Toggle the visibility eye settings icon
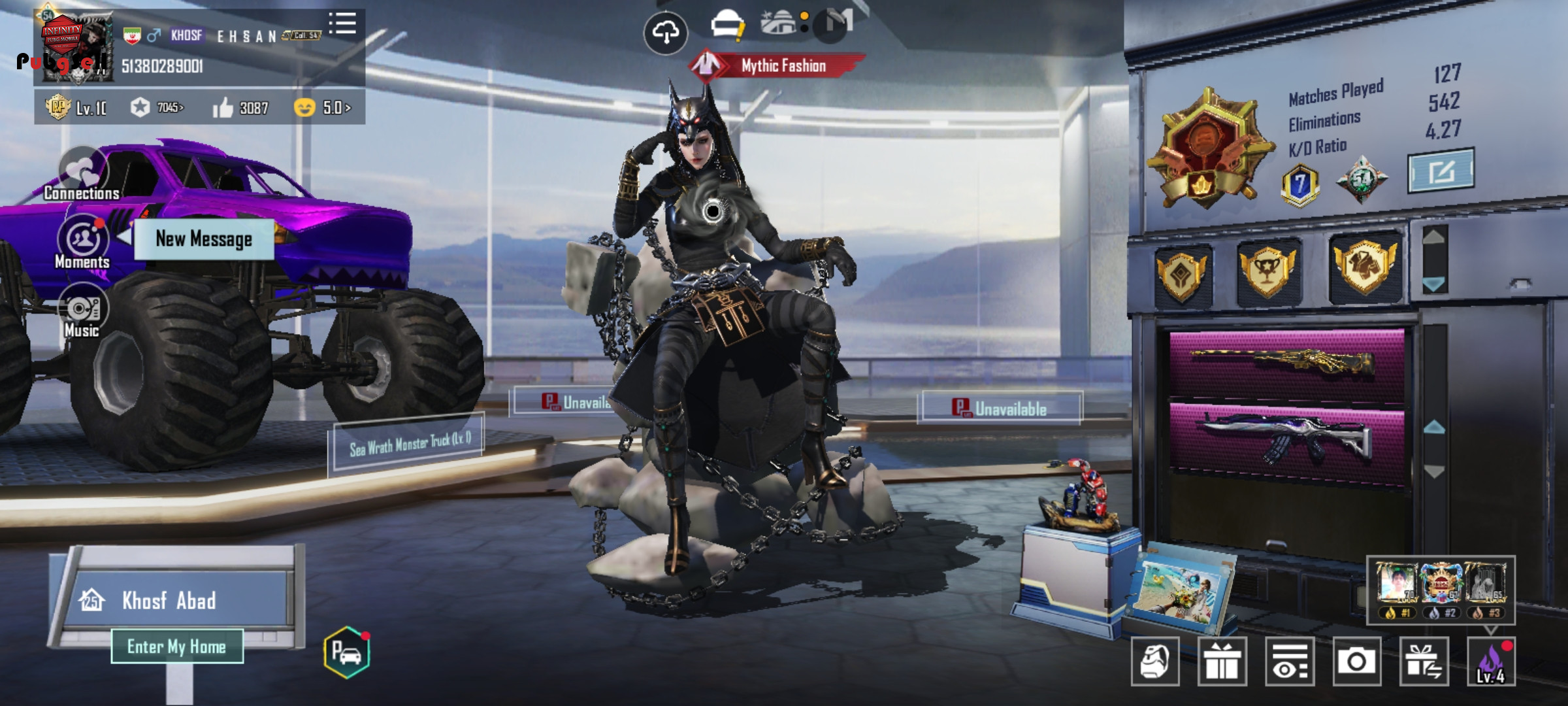 (1290, 662)
